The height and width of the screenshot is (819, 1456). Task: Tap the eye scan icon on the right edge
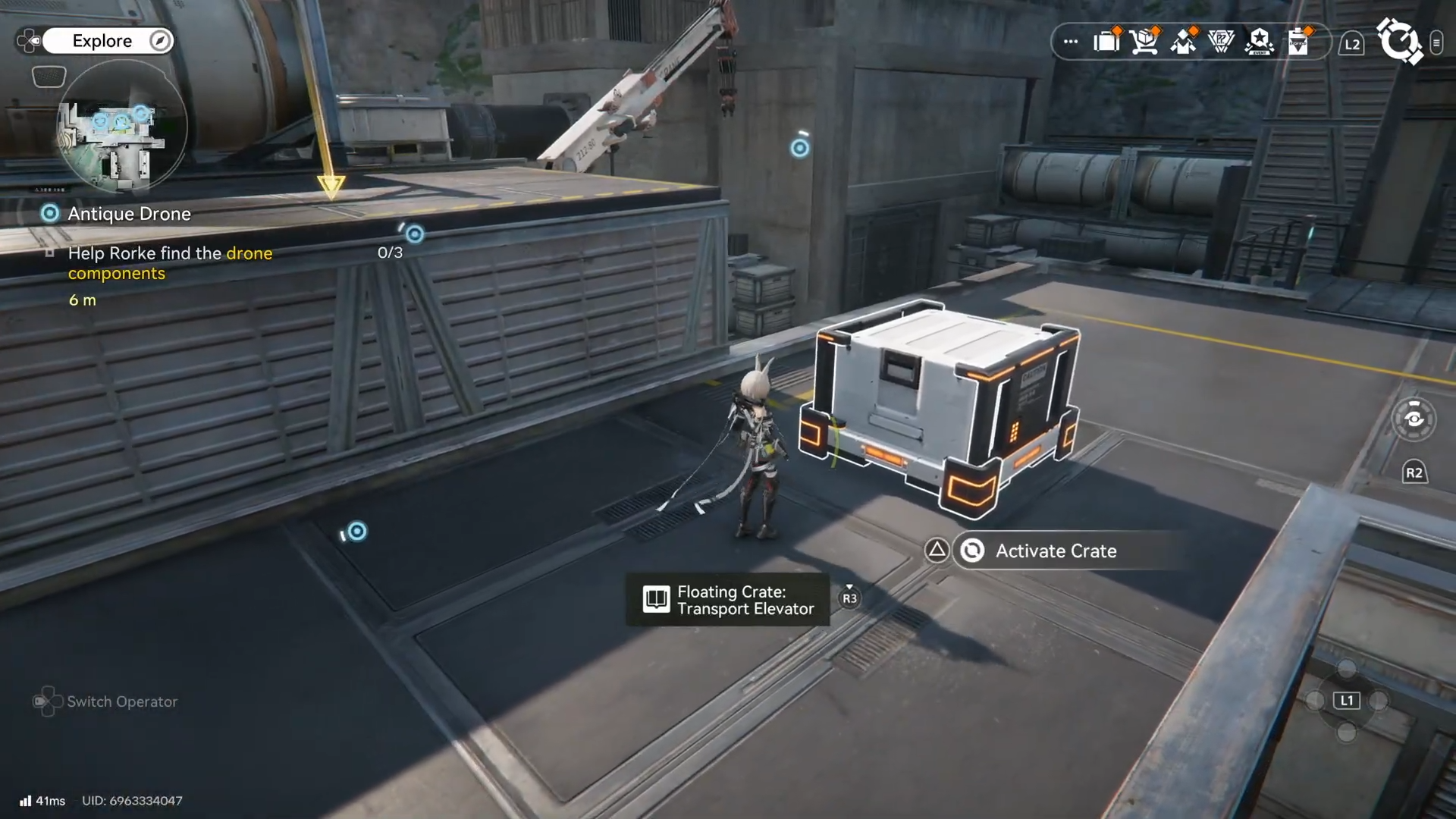[x=1414, y=419]
